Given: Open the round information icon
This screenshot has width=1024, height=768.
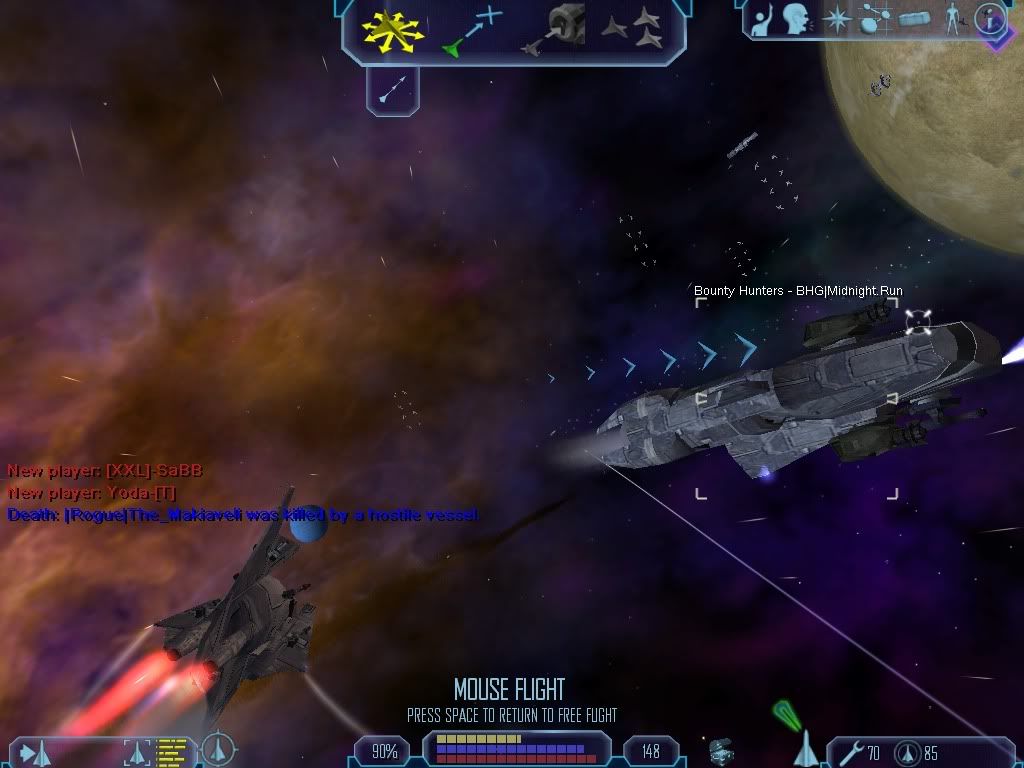Looking at the screenshot, I should (989, 19).
